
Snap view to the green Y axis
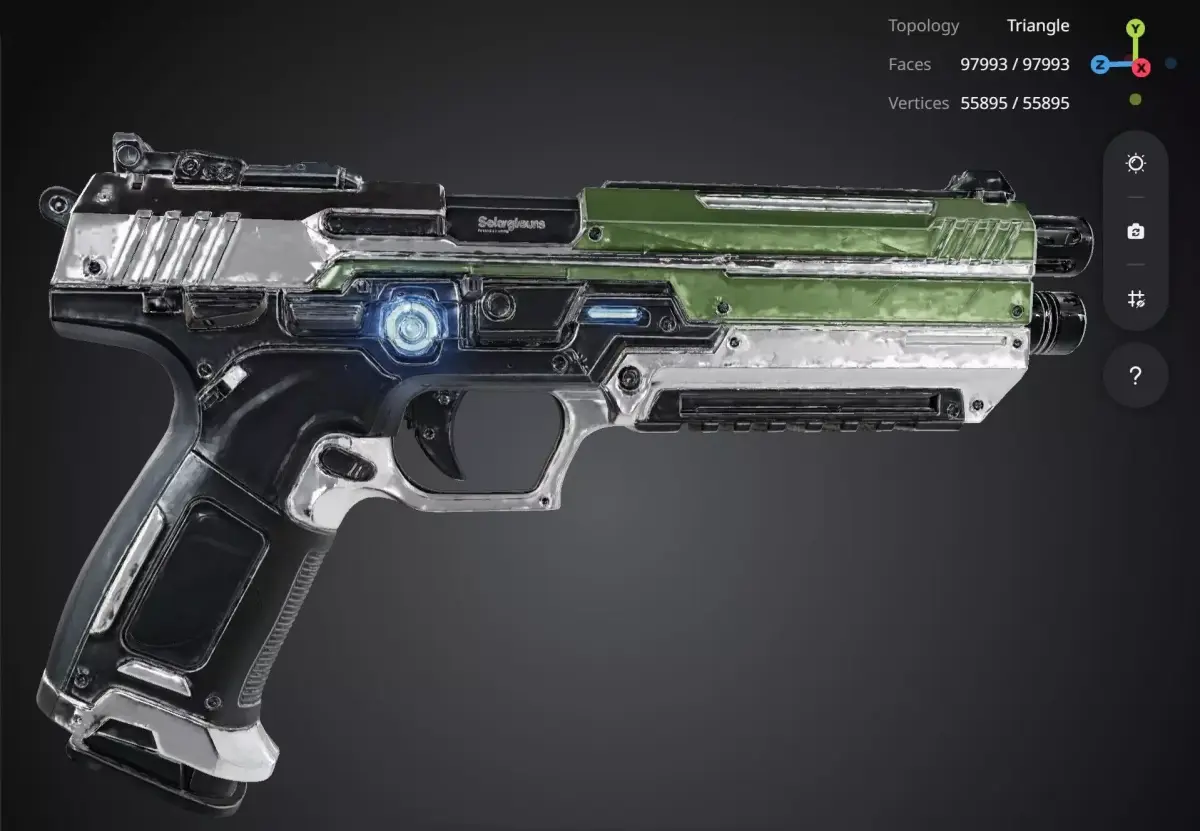(1135, 29)
